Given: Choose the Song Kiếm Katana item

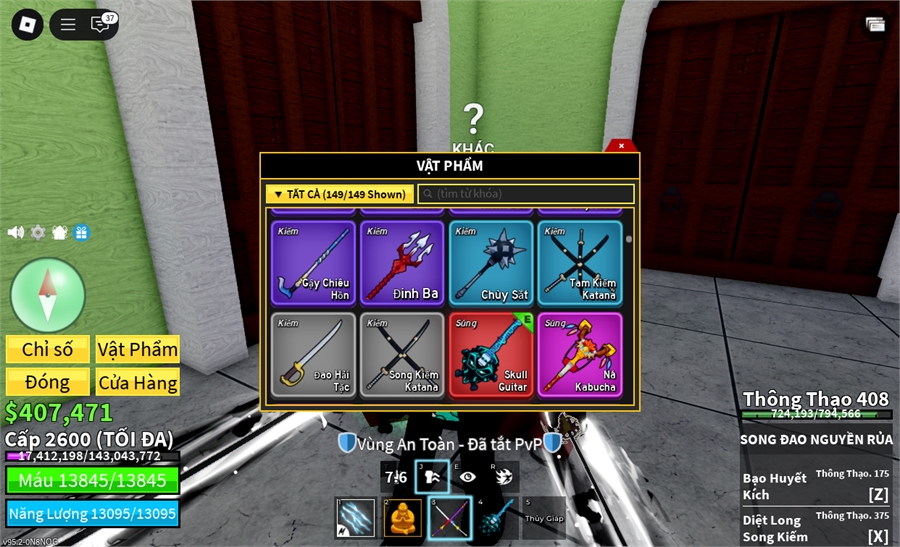Looking at the screenshot, I should 402,355.
